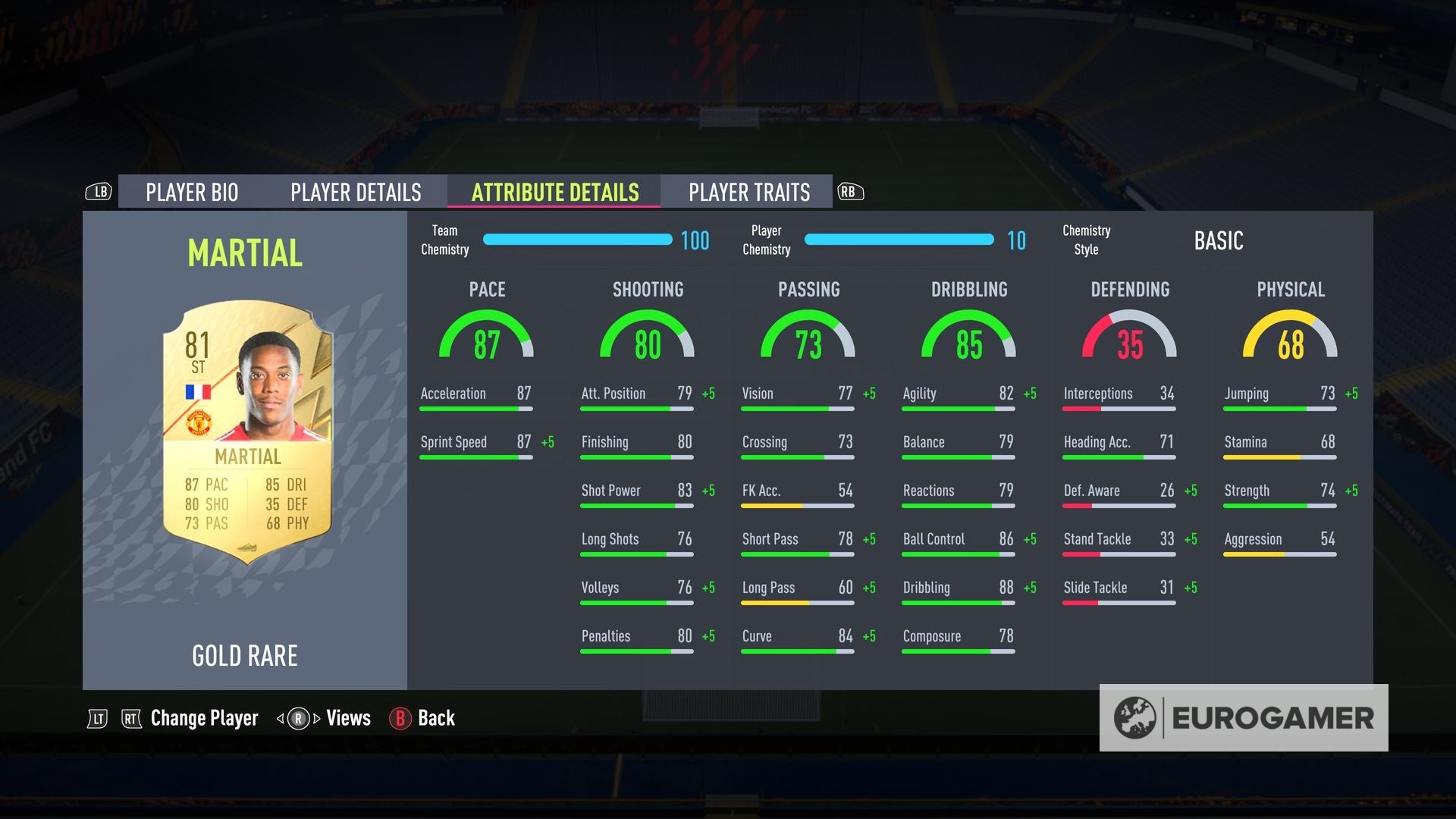The height and width of the screenshot is (819, 1456).
Task: Select the RT trigger icon
Action: (131, 718)
